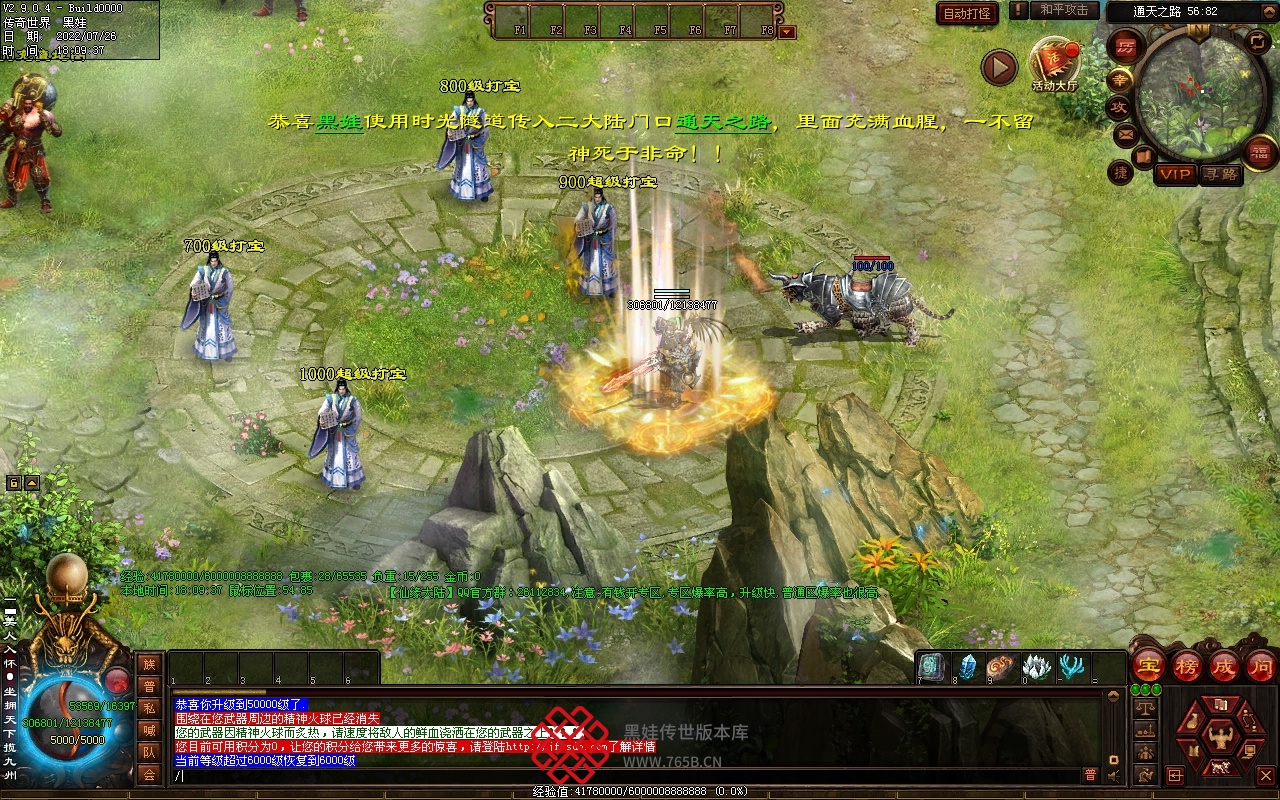Open the 成 achievements button
The image size is (1280, 800).
tap(1224, 667)
